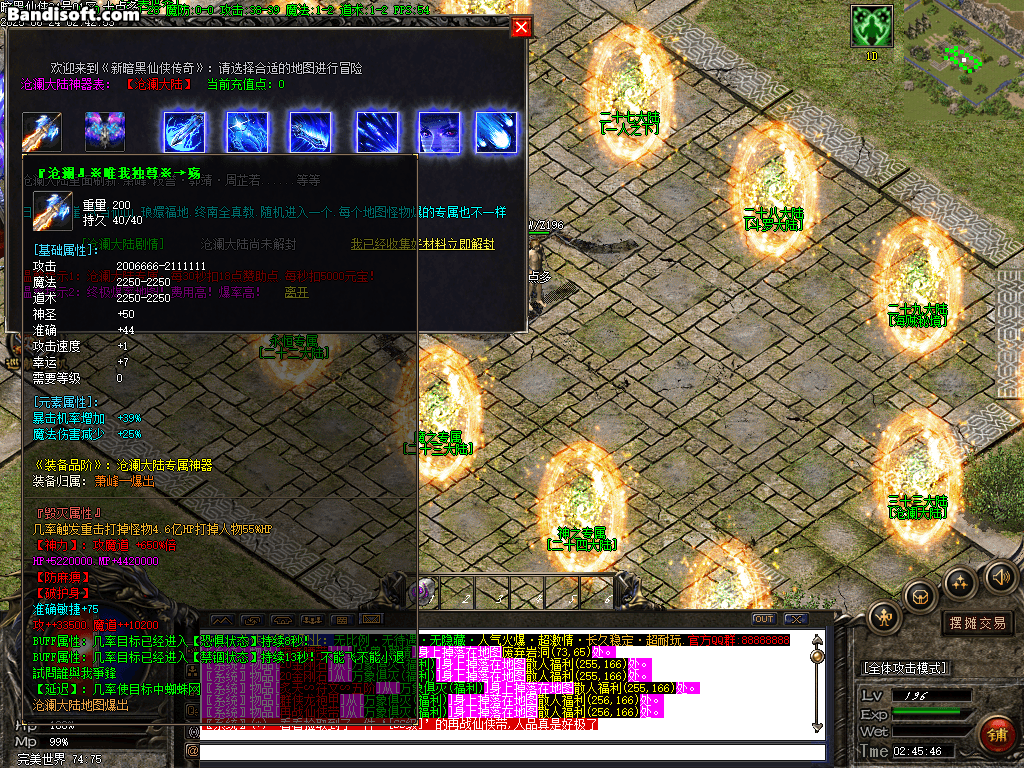
Task: Select the flaming sword artifact icon
Action: coord(42,132)
